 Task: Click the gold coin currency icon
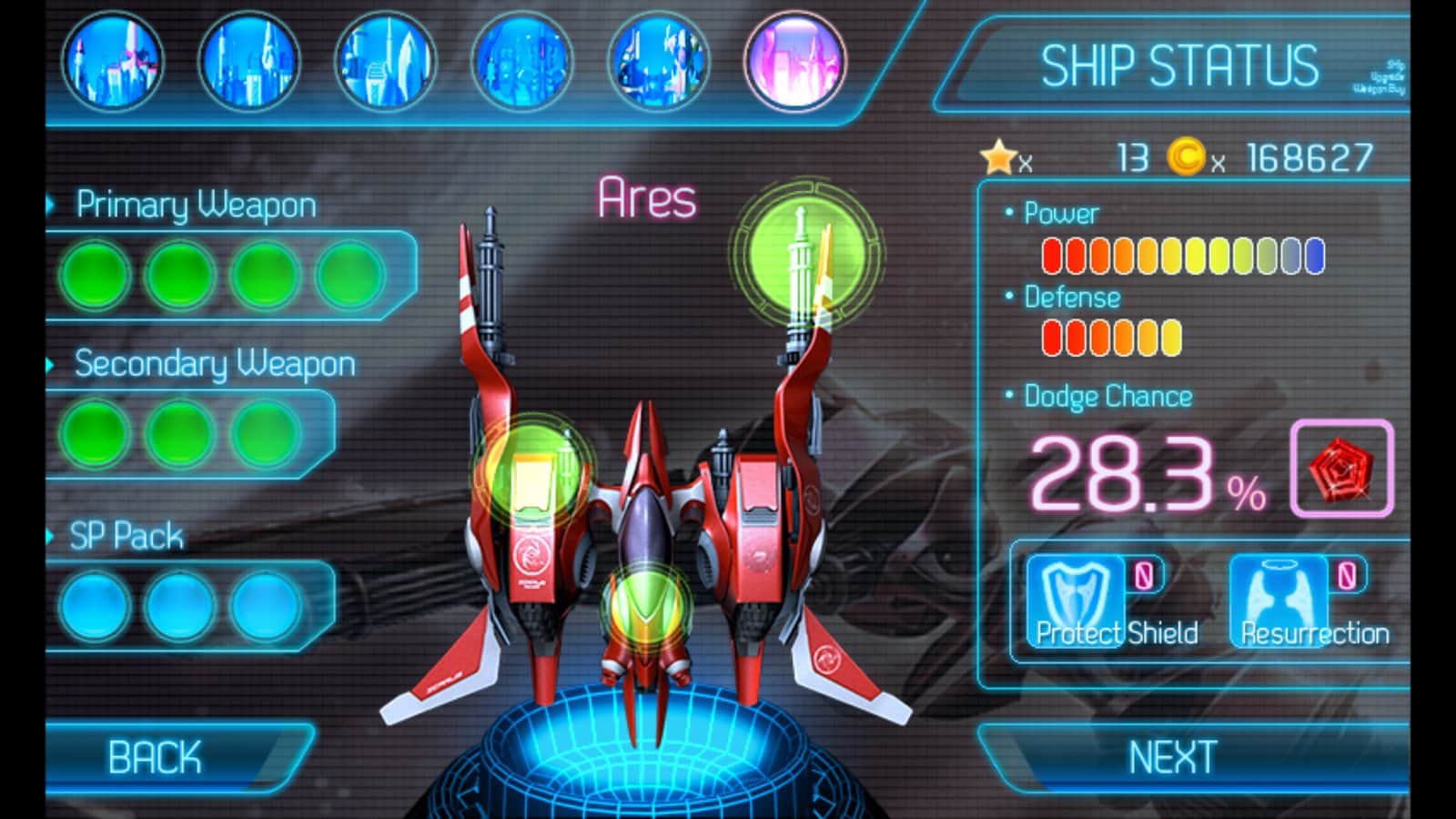tap(1186, 157)
